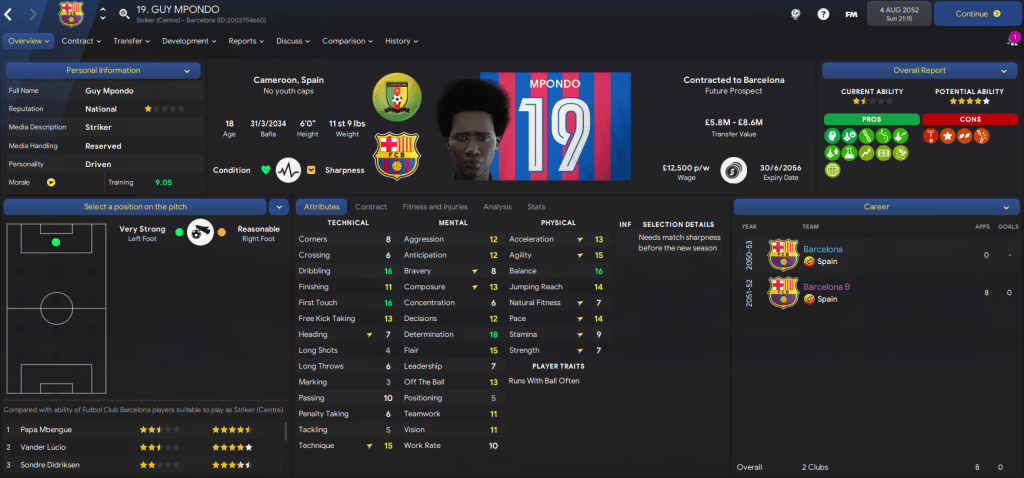Screen dimensions: 1024x478
Task: Open Barcelona B career row
Action: click(828, 287)
